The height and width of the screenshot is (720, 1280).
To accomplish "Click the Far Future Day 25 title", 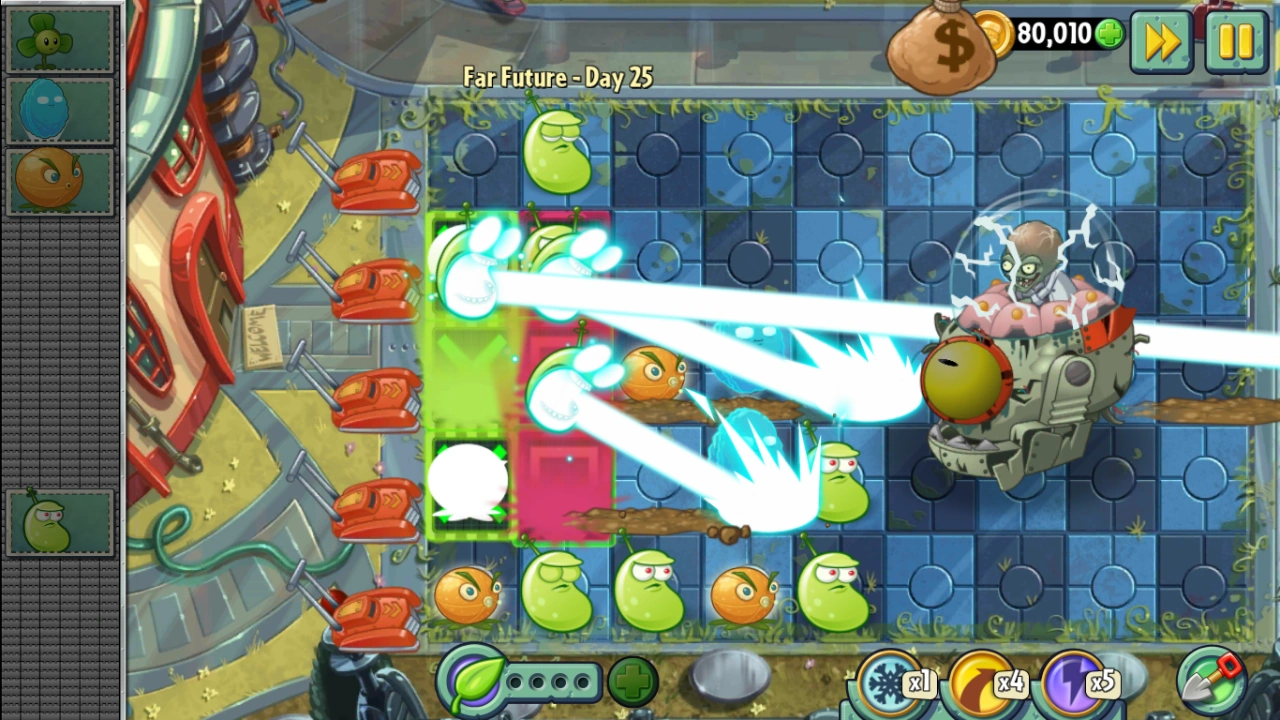I will tap(557, 77).
